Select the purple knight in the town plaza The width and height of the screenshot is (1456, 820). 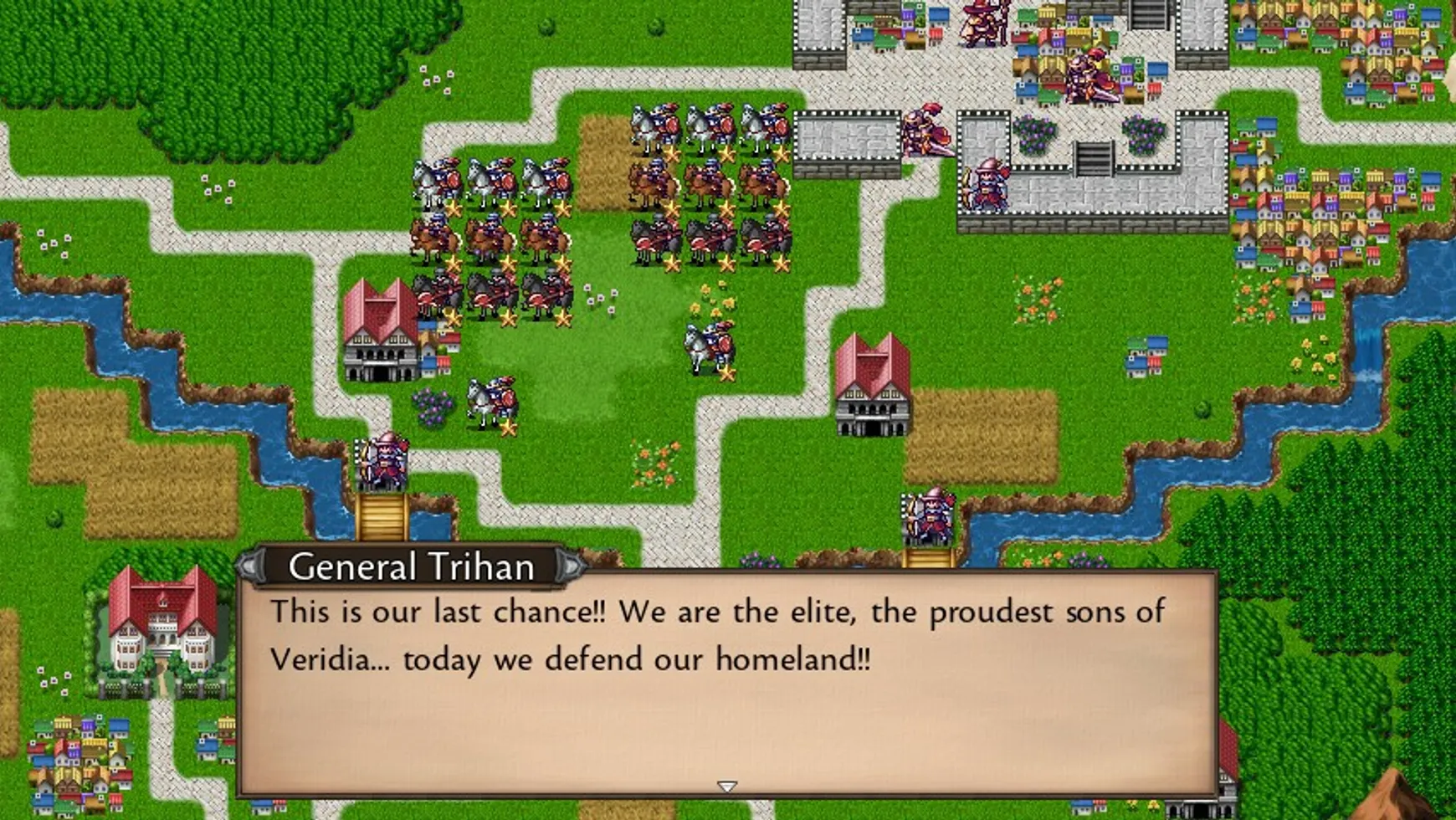(1088, 75)
